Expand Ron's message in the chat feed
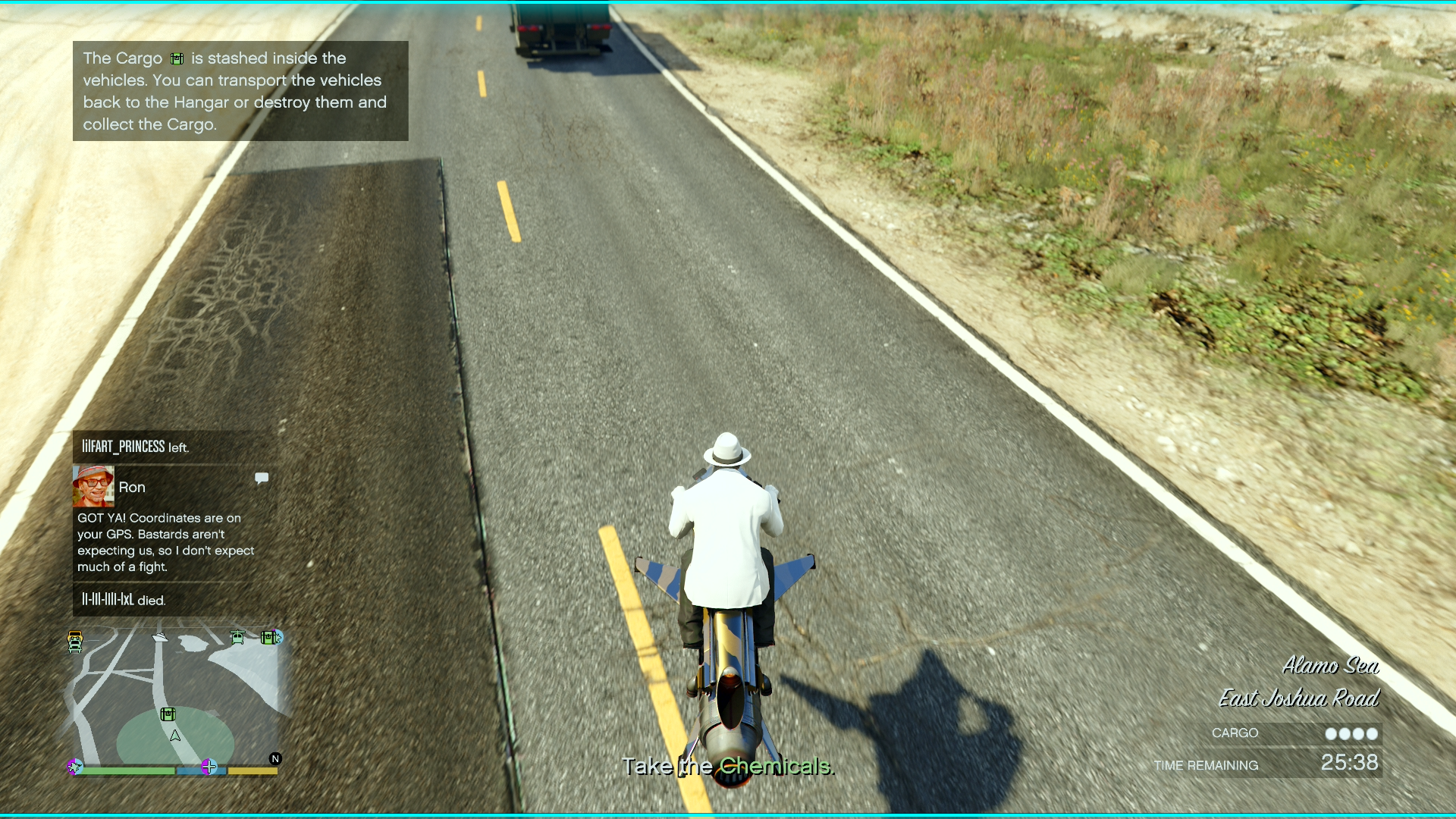1456x819 pixels. coord(165,542)
